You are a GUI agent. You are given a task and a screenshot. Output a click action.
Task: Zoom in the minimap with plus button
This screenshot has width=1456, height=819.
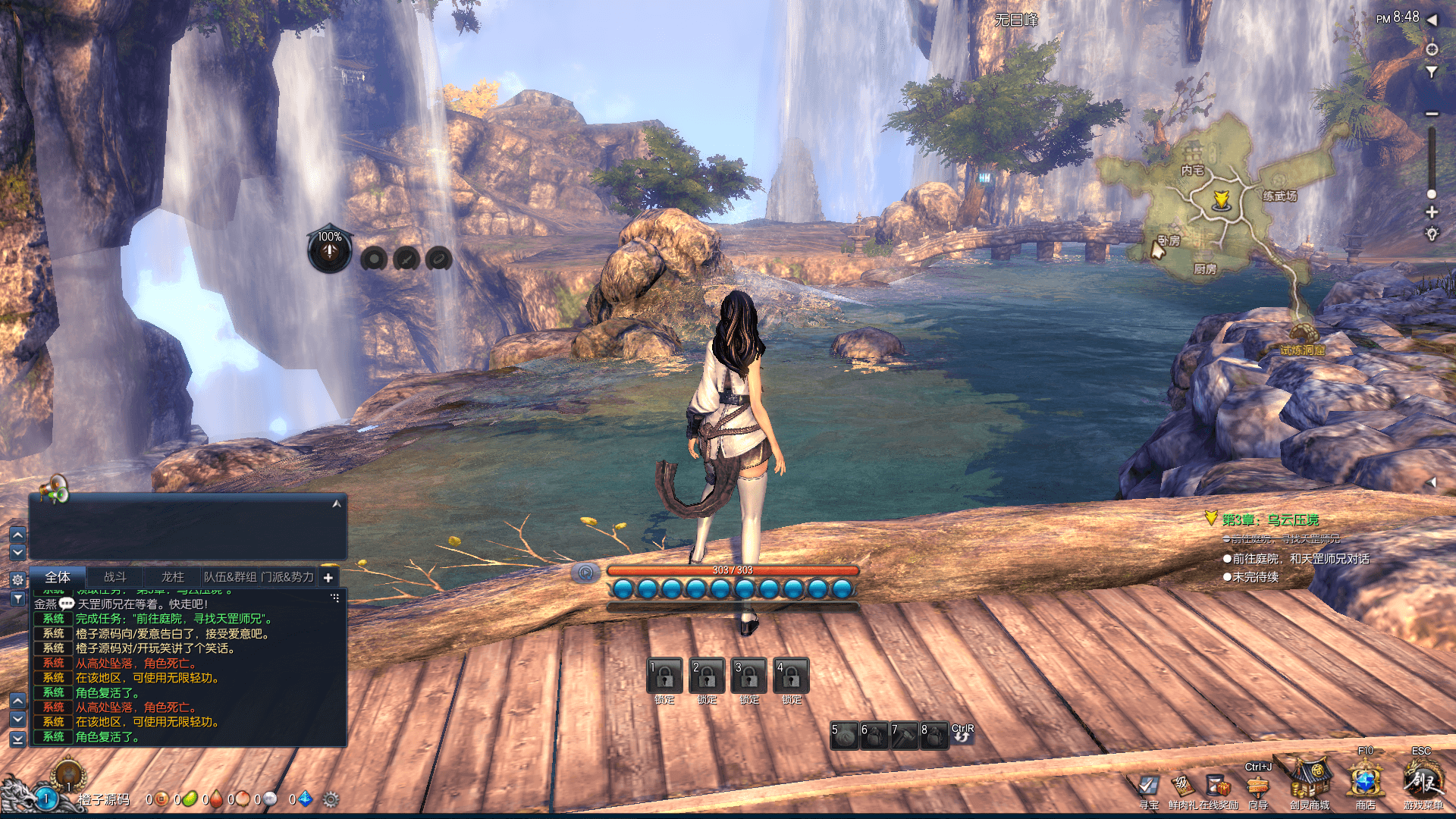[1432, 212]
